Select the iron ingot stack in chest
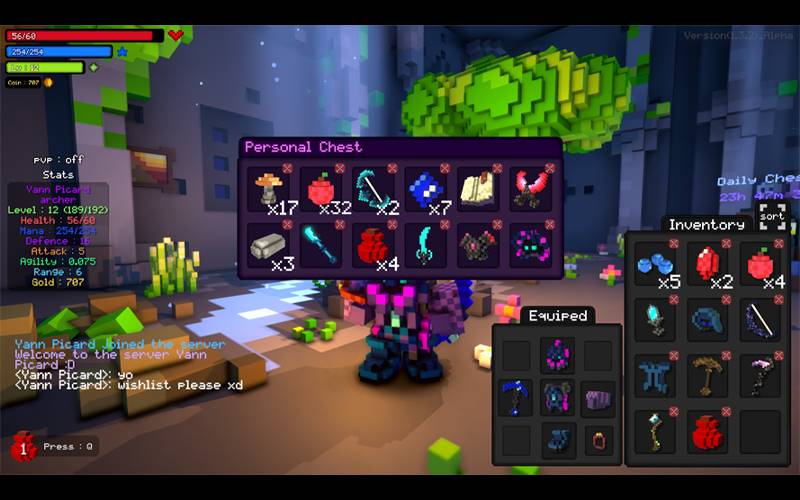The height and width of the screenshot is (500, 800). click(270, 244)
